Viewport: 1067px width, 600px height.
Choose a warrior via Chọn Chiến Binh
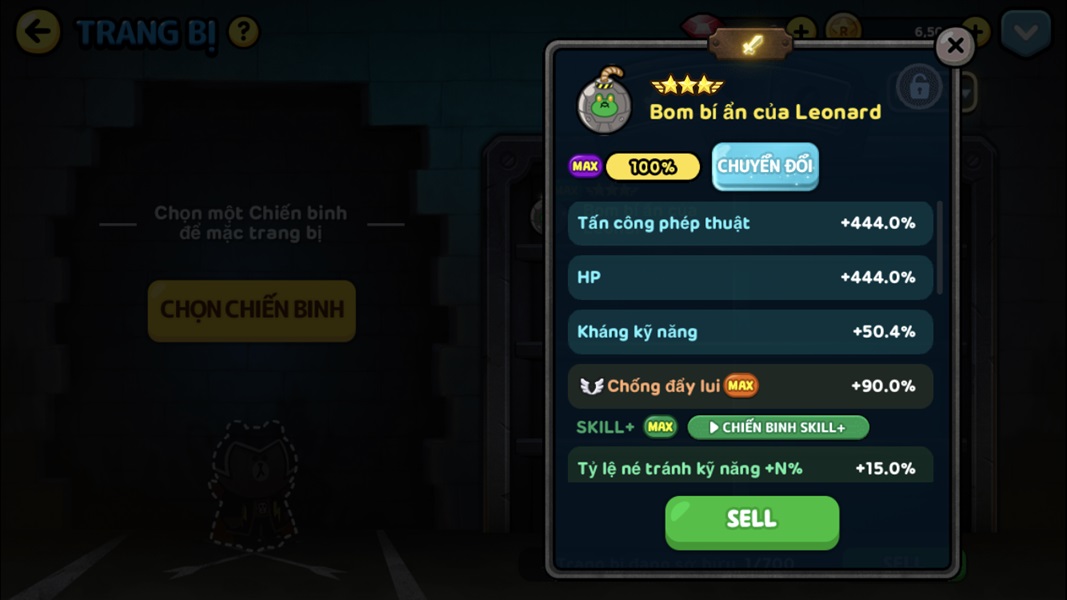pyautogui.click(x=252, y=310)
